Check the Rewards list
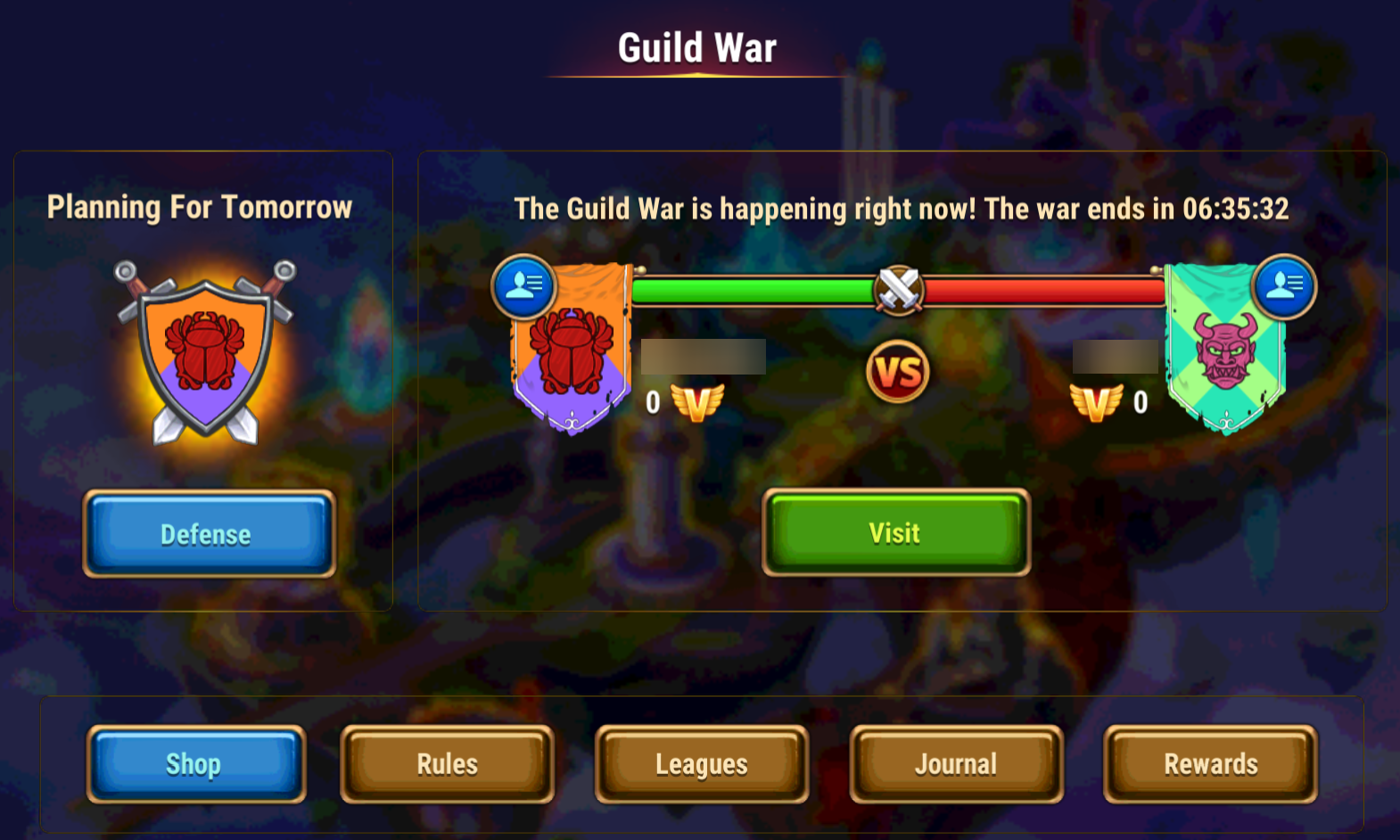This screenshot has width=1400, height=840. point(1210,763)
